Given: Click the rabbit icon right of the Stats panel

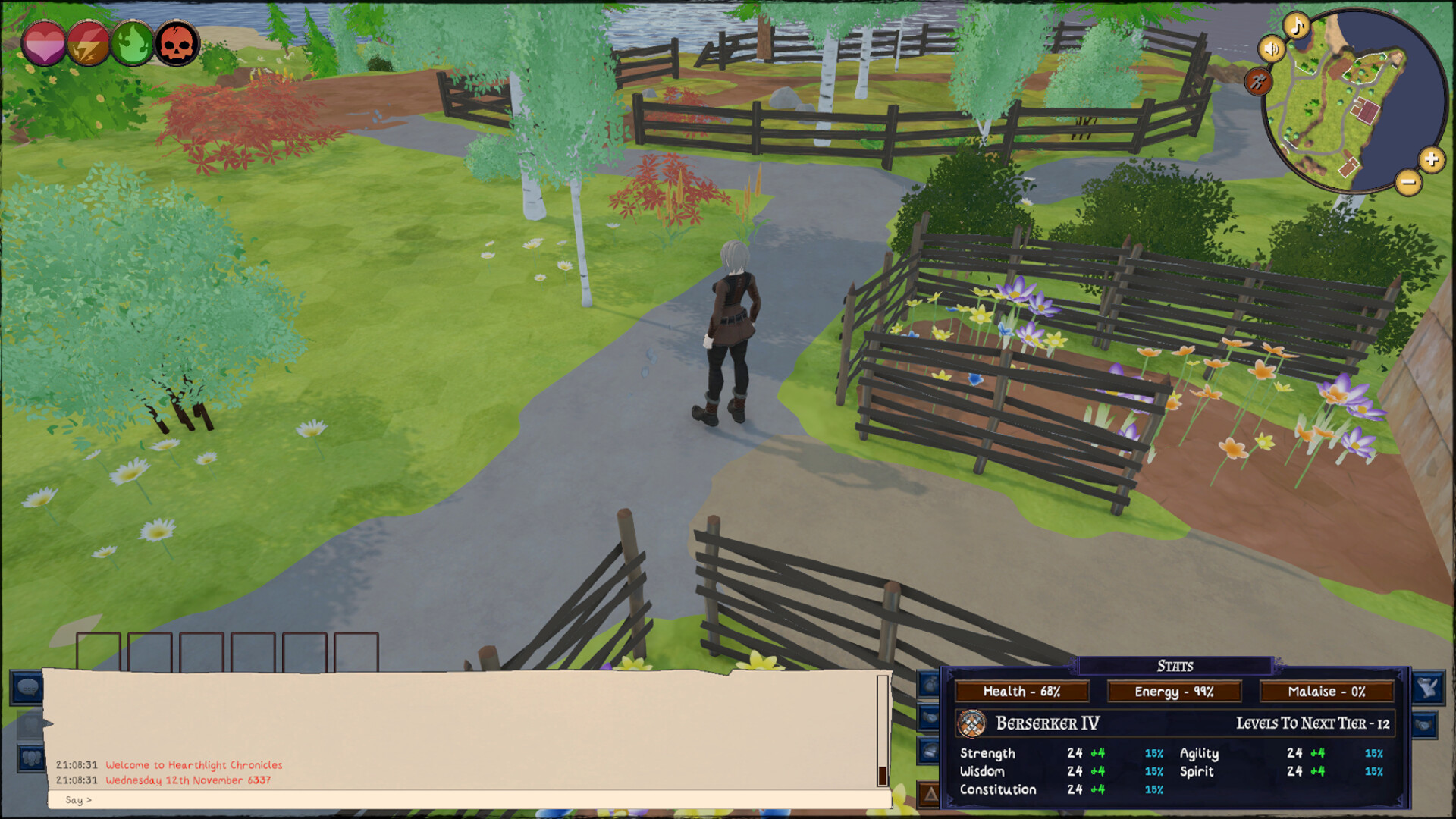Looking at the screenshot, I should pyautogui.click(x=1429, y=688).
